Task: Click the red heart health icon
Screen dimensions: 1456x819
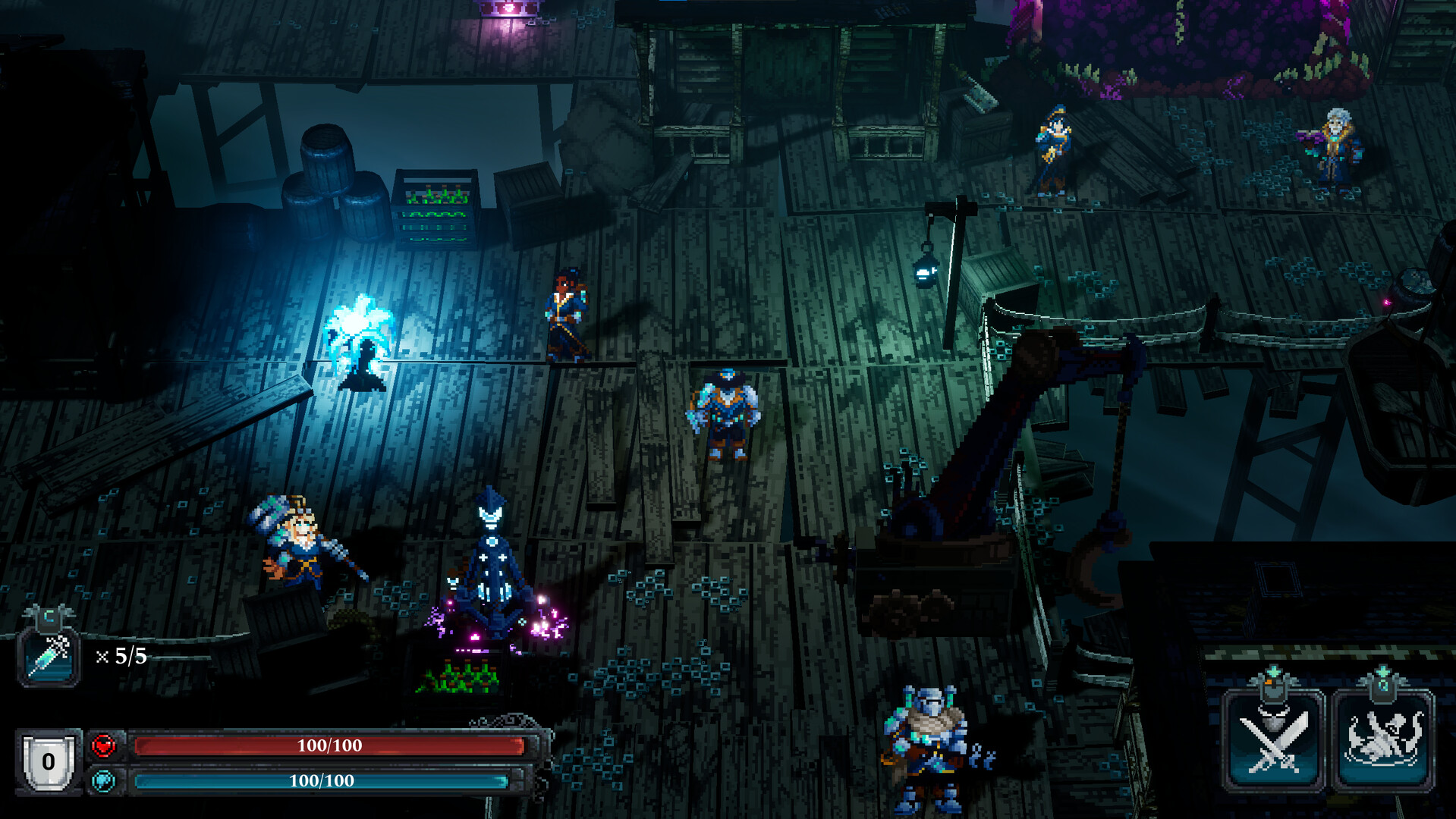Action: point(103,746)
